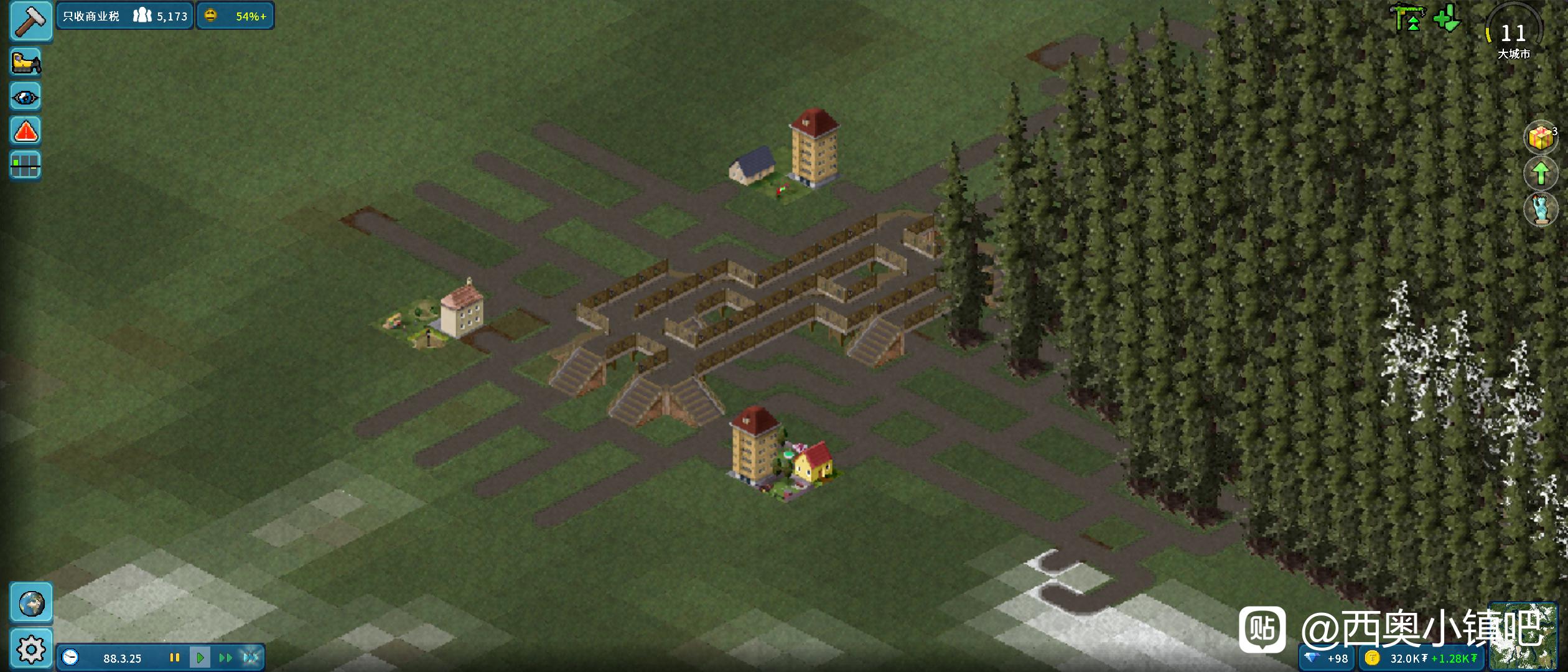Open the gift box rewards
Screen dimensions: 1568x672
point(1540,138)
